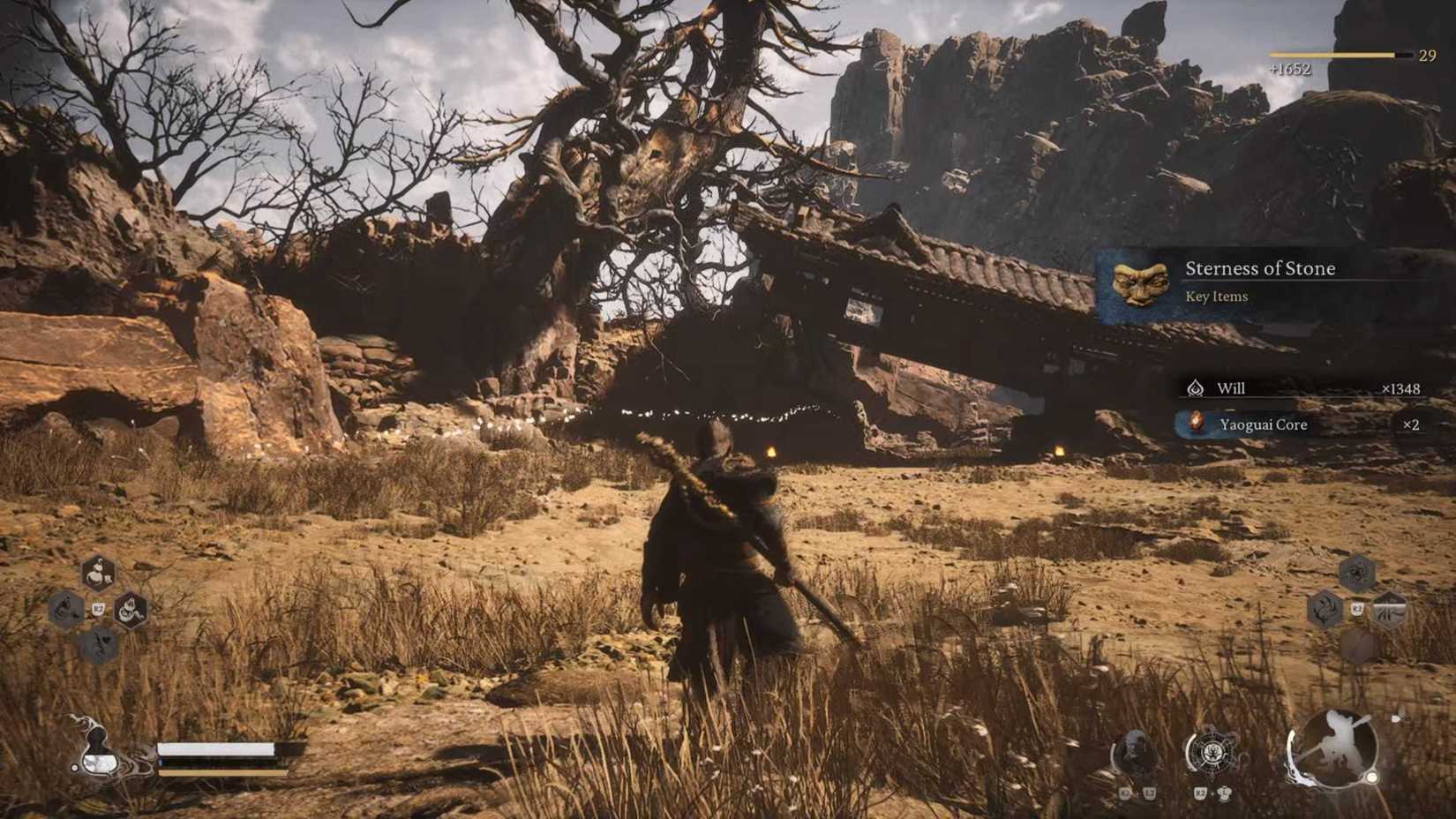Select the bright medicine pot hexagon slot
The image size is (1456, 819).
coord(131,610)
